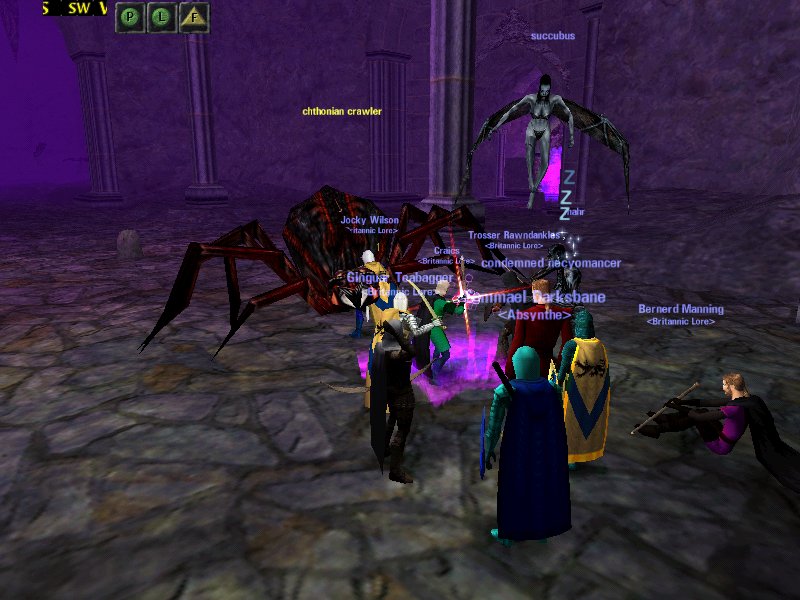Click the green P button
This screenshot has height=600, width=800.
pos(130,17)
